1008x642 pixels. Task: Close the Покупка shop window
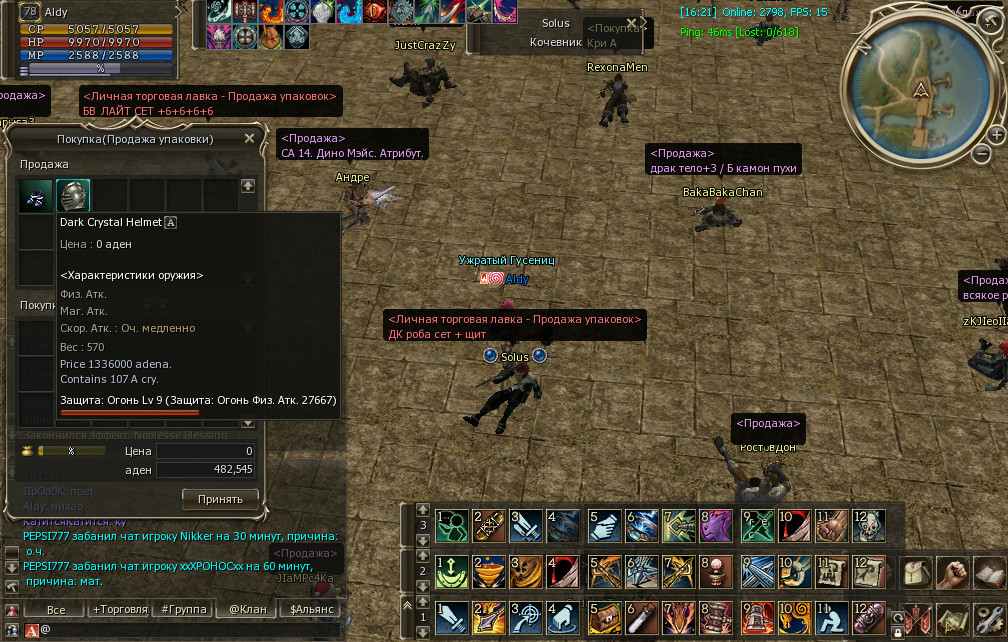coord(249,139)
